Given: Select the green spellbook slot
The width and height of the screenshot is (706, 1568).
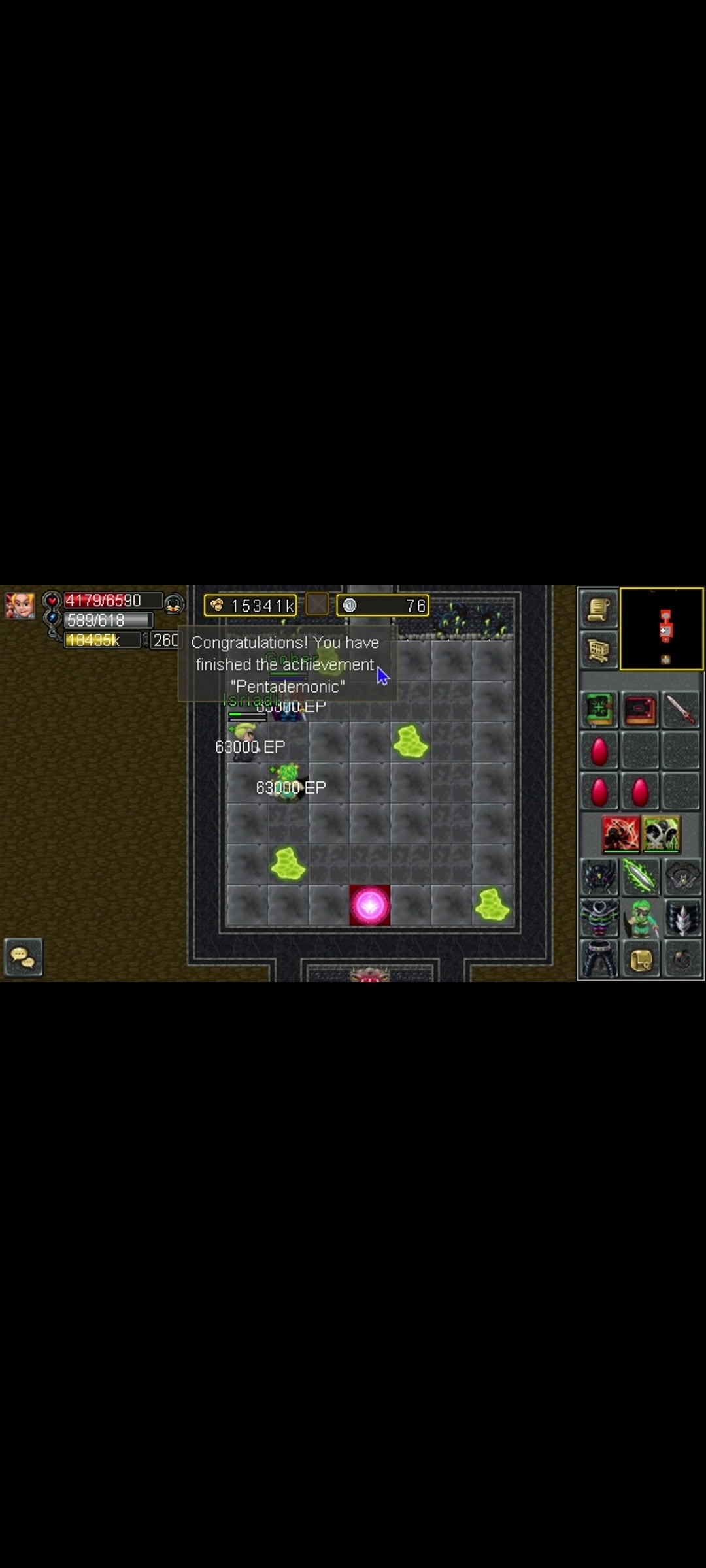Looking at the screenshot, I should tap(598, 710).
